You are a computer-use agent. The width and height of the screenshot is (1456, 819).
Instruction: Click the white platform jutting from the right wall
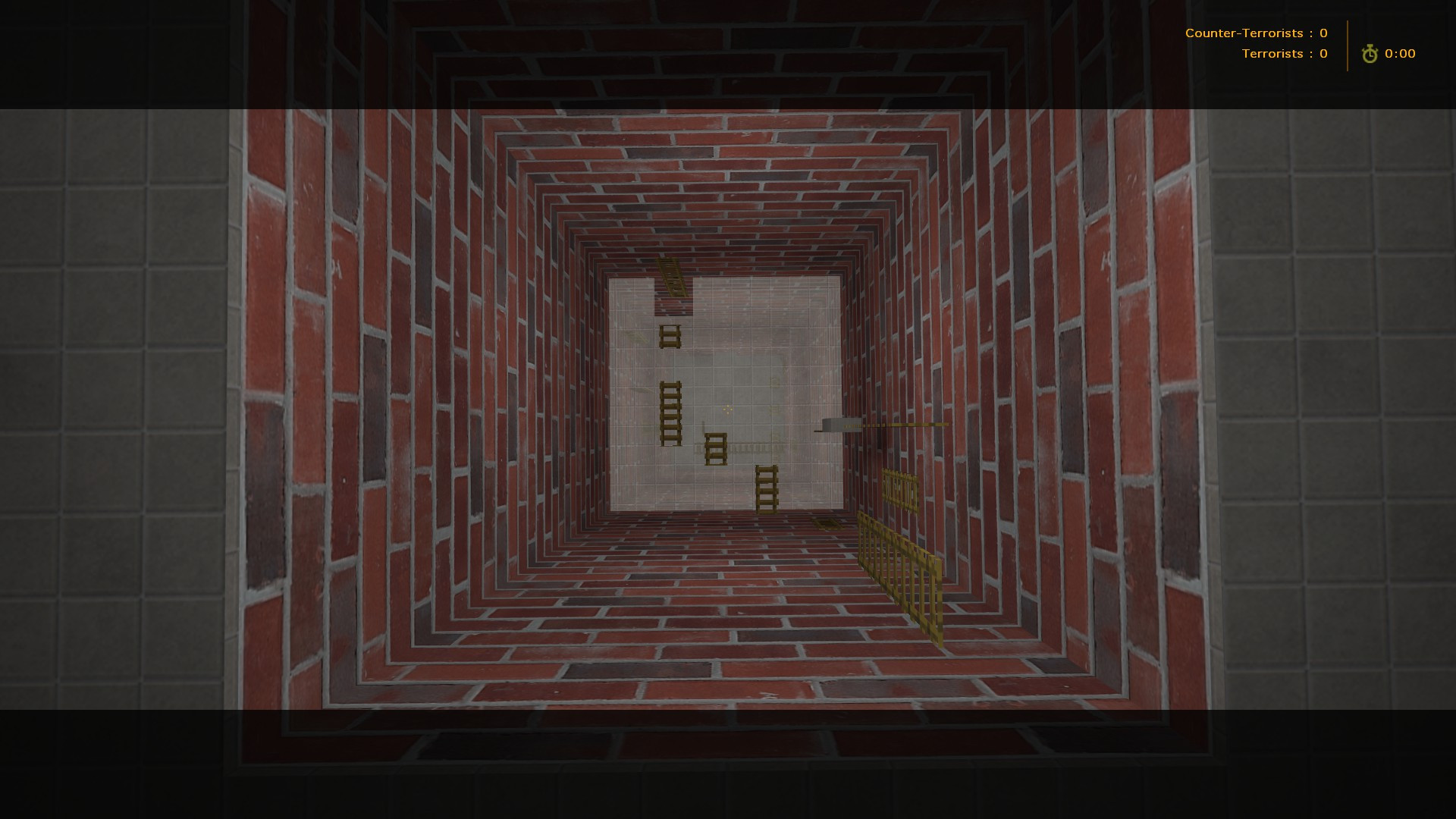(x=838, y=426)
